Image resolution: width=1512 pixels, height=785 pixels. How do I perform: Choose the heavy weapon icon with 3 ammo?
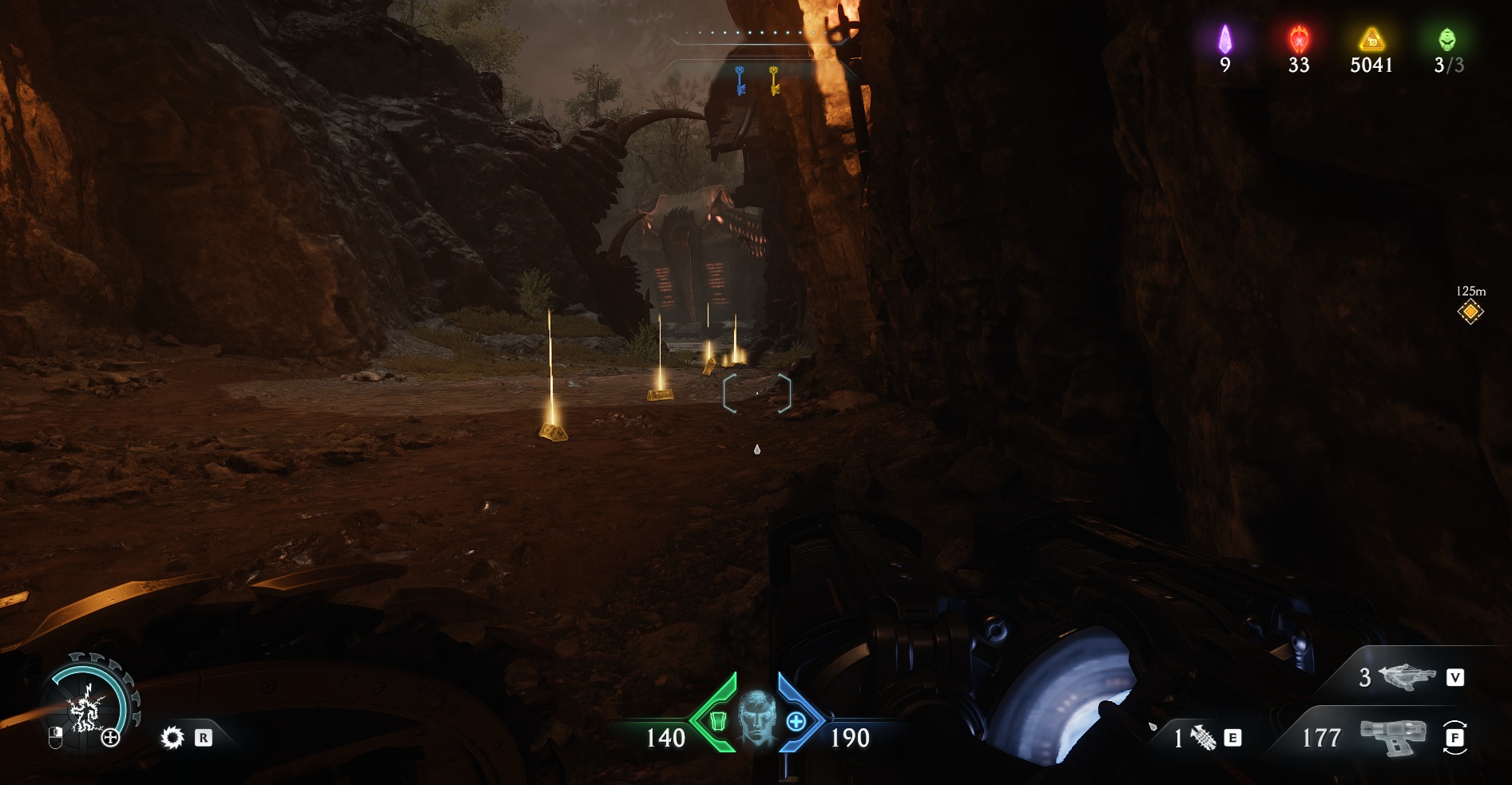[x=1407, y=677]
